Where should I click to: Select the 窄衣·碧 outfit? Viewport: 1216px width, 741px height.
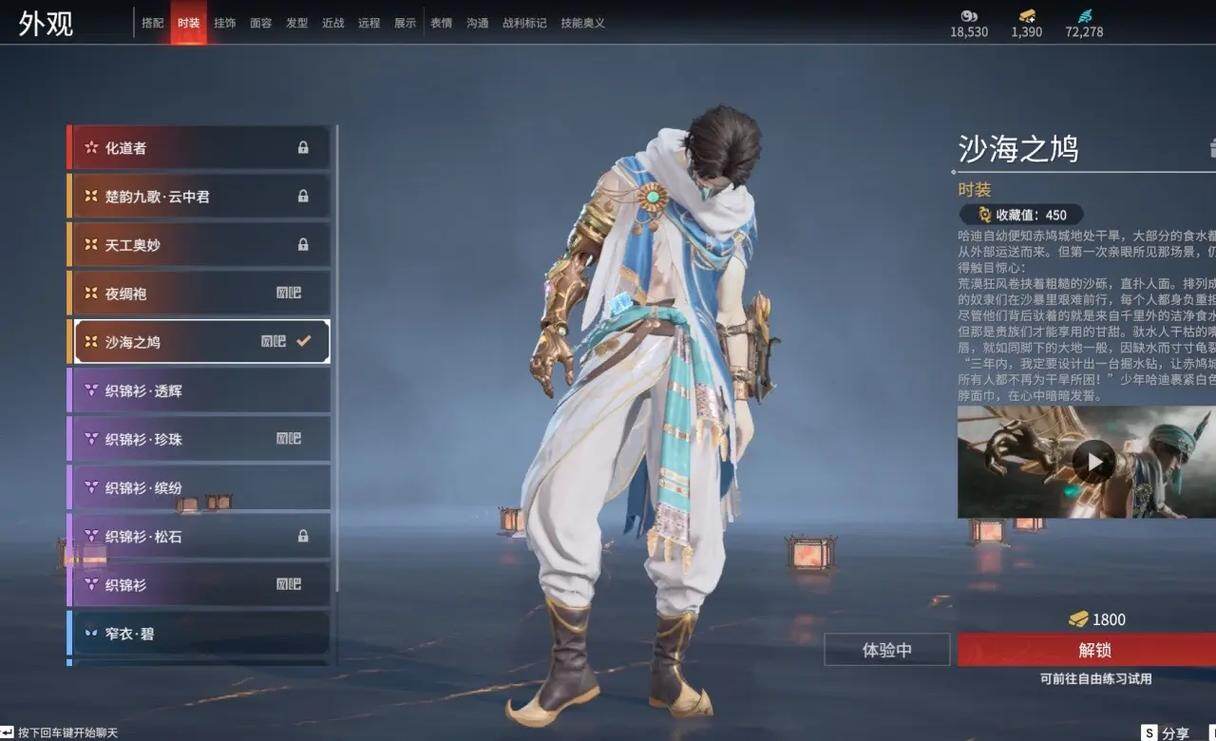pos(198,634)
